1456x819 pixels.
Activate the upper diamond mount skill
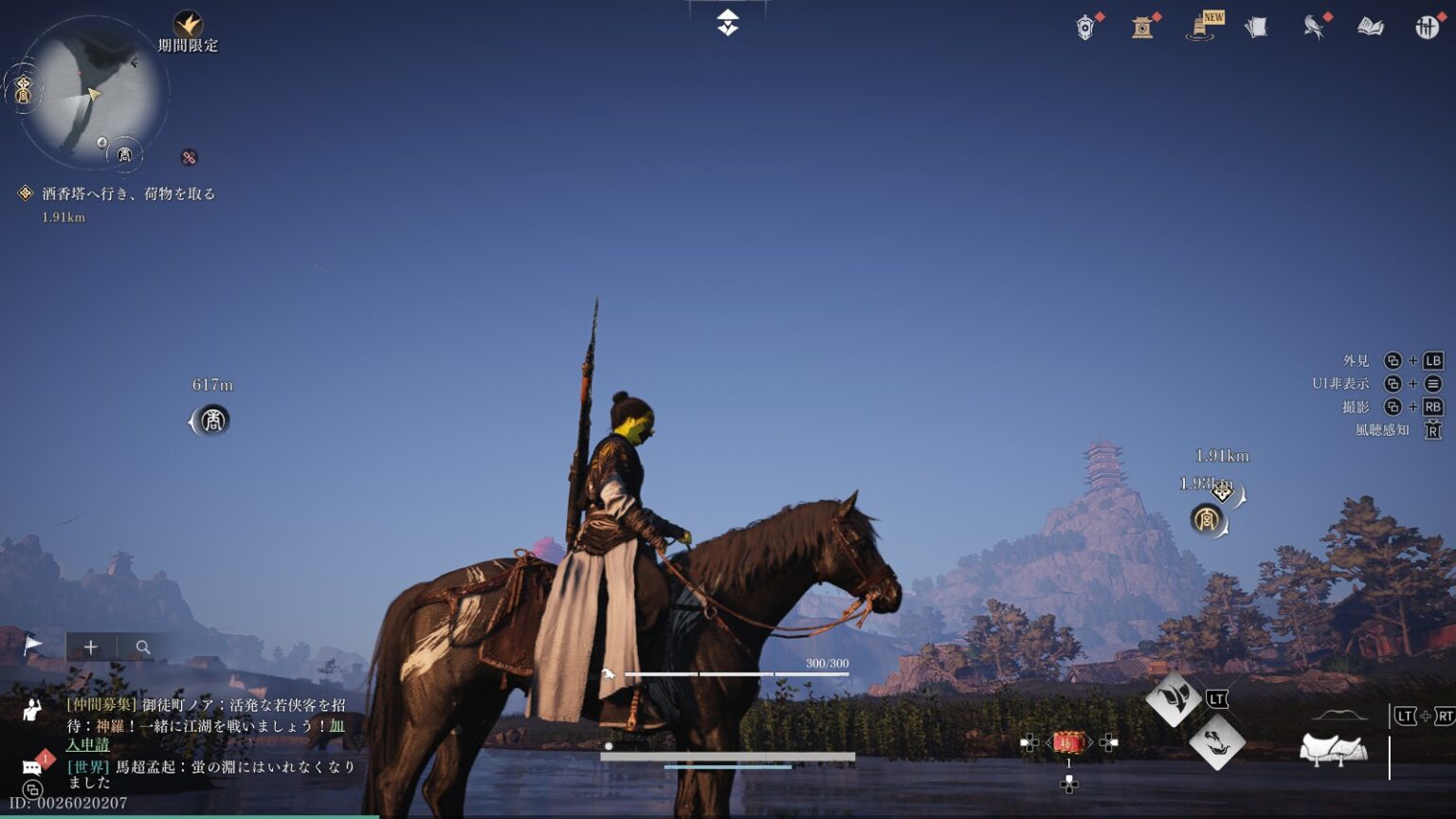tap(1174, 700)
